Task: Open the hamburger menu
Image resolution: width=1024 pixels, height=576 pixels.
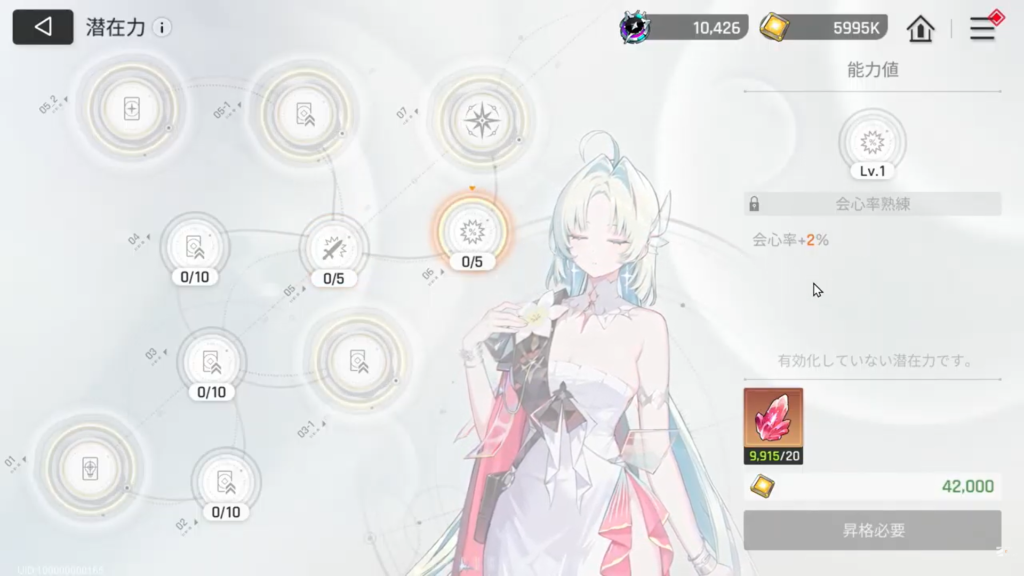Action: pyautogui.click(x=983, y=29)
